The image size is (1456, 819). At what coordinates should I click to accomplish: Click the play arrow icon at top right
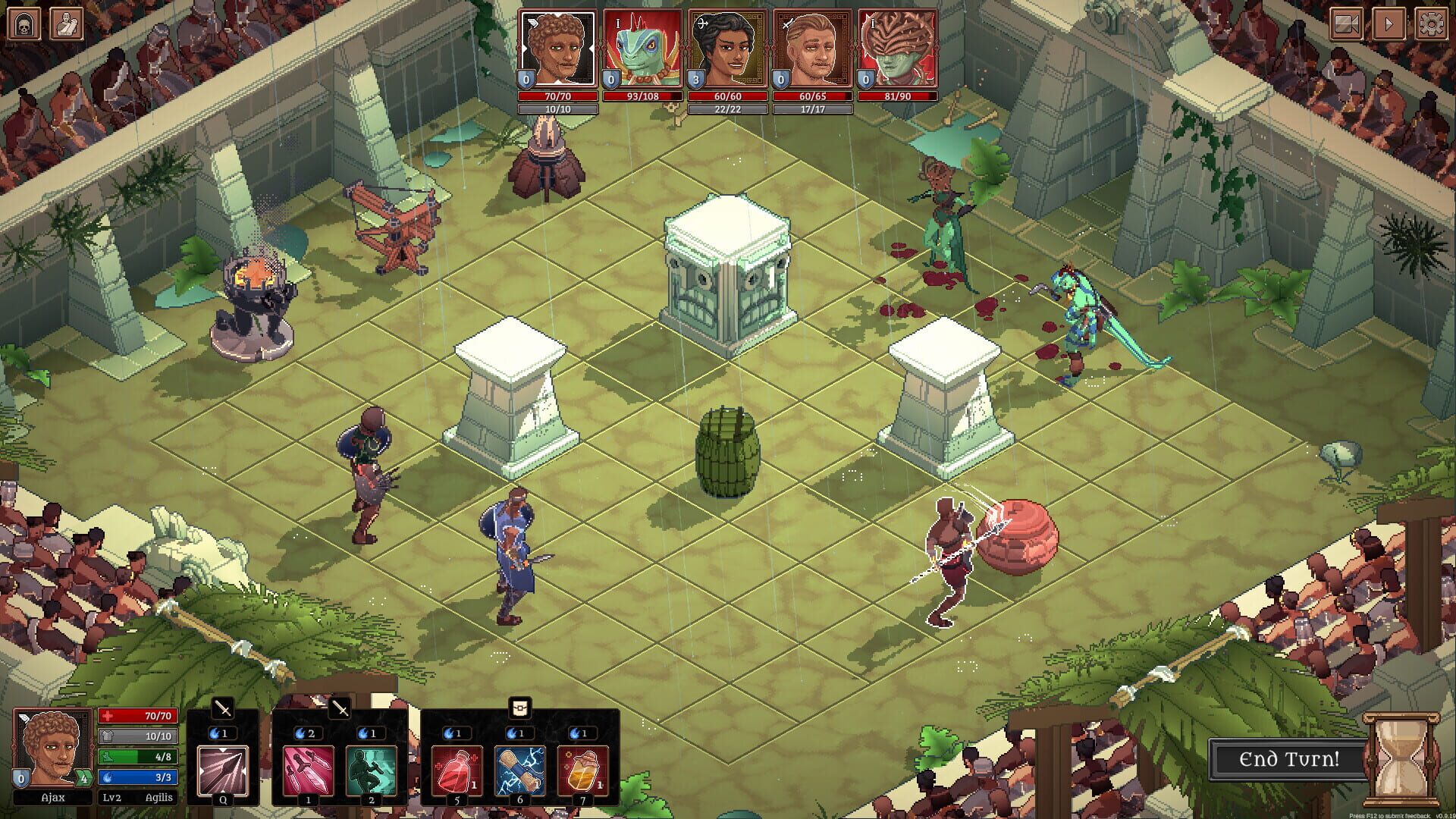(1388, 24)
